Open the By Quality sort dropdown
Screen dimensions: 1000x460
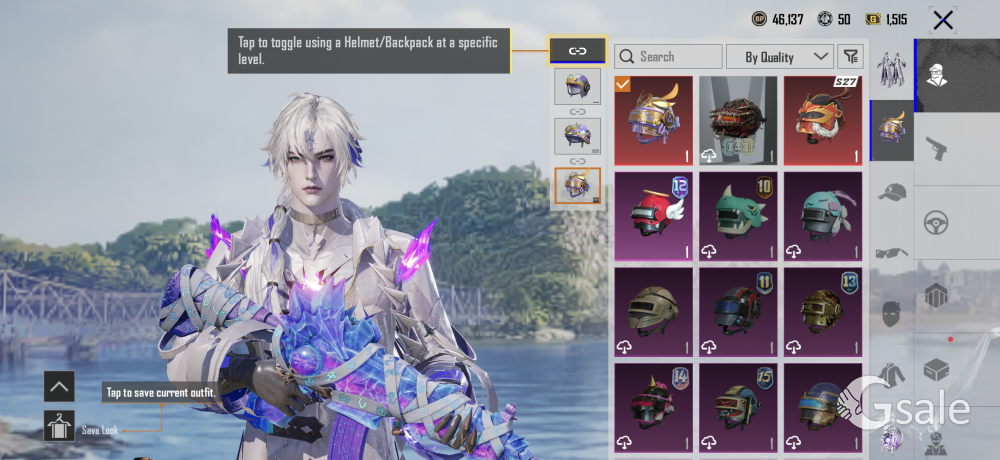780,57
